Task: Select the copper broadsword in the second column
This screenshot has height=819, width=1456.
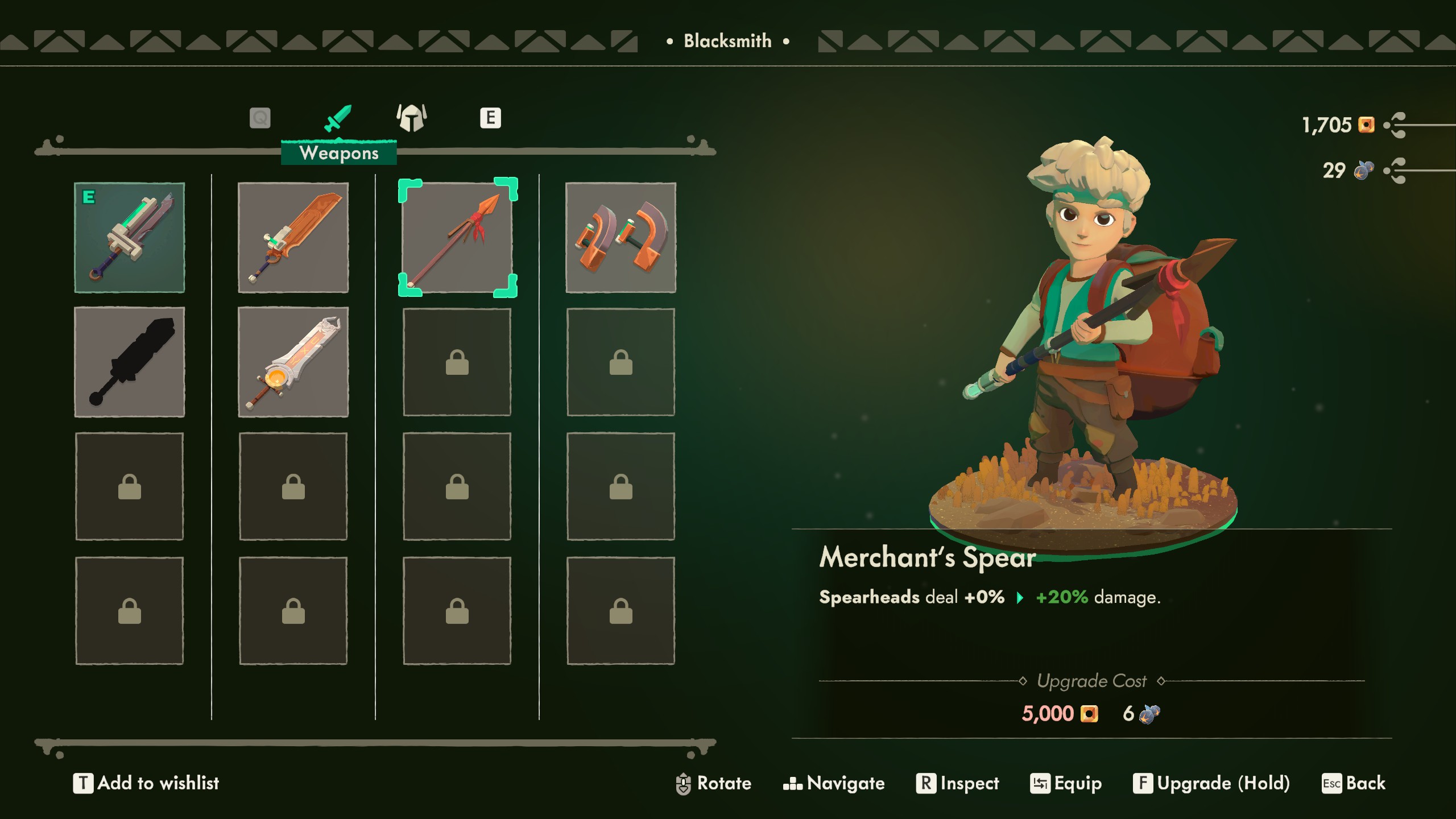Action: coord(293,237)
